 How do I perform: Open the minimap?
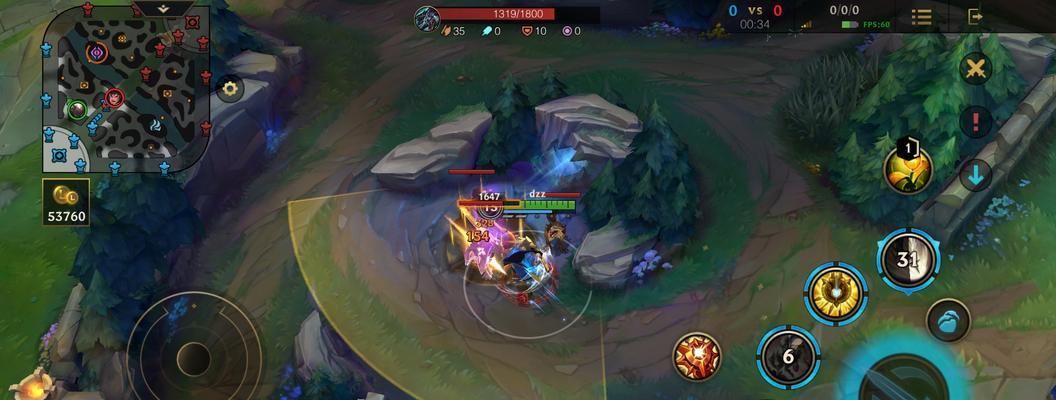[x=125, y=92]
